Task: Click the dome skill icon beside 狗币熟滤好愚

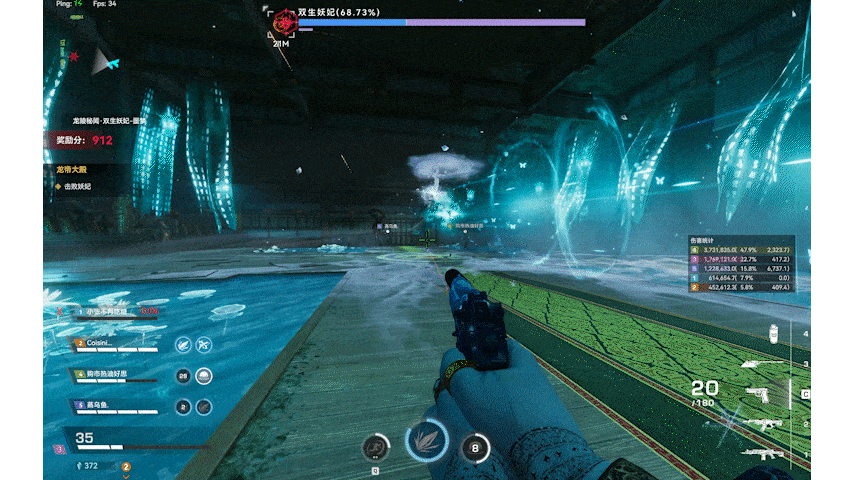Action: (x=204, y=376)
